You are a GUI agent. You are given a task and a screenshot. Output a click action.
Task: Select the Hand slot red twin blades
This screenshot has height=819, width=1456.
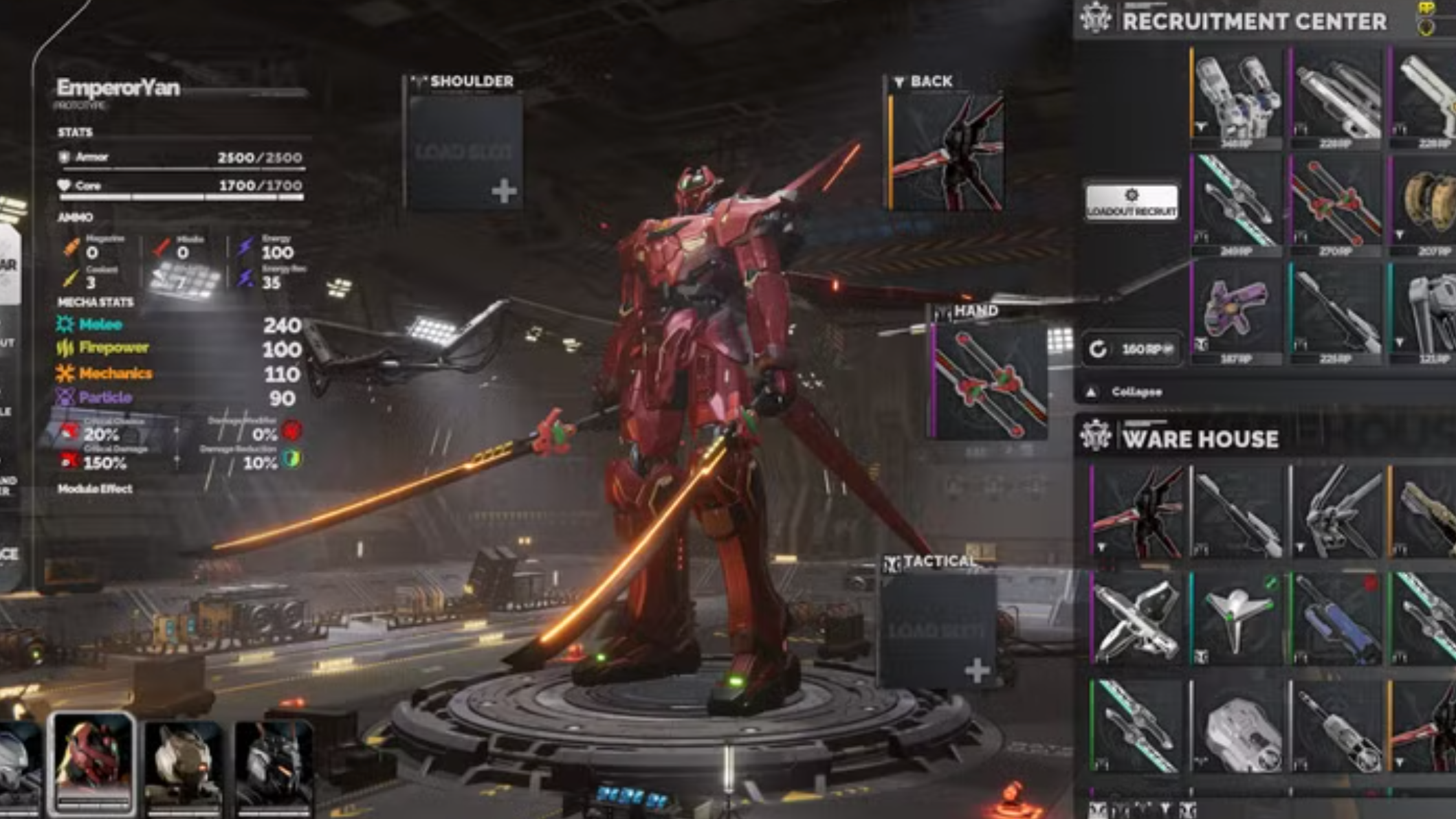coord(990,381)
